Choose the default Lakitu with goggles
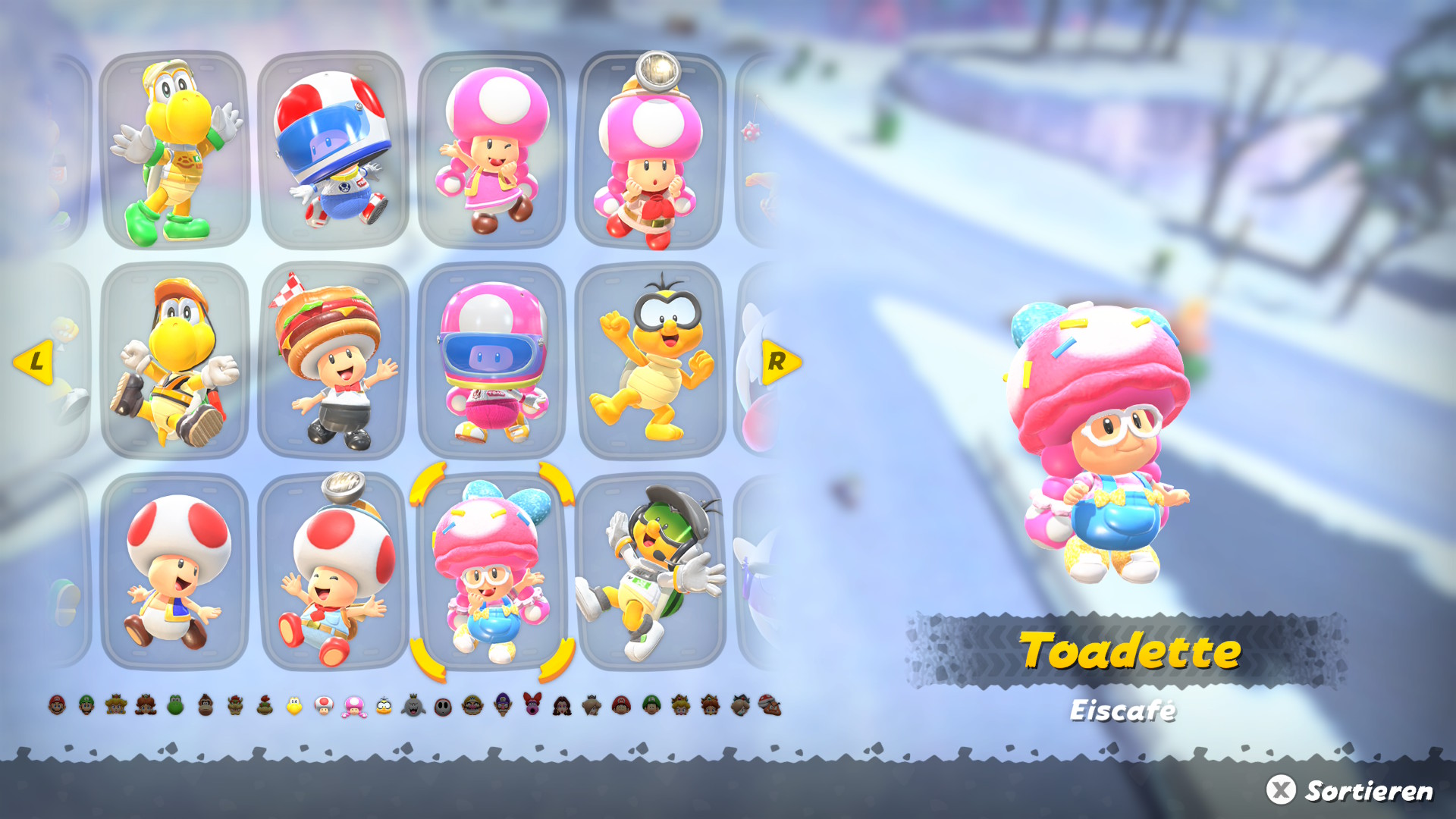 click(x=651, y=362)
